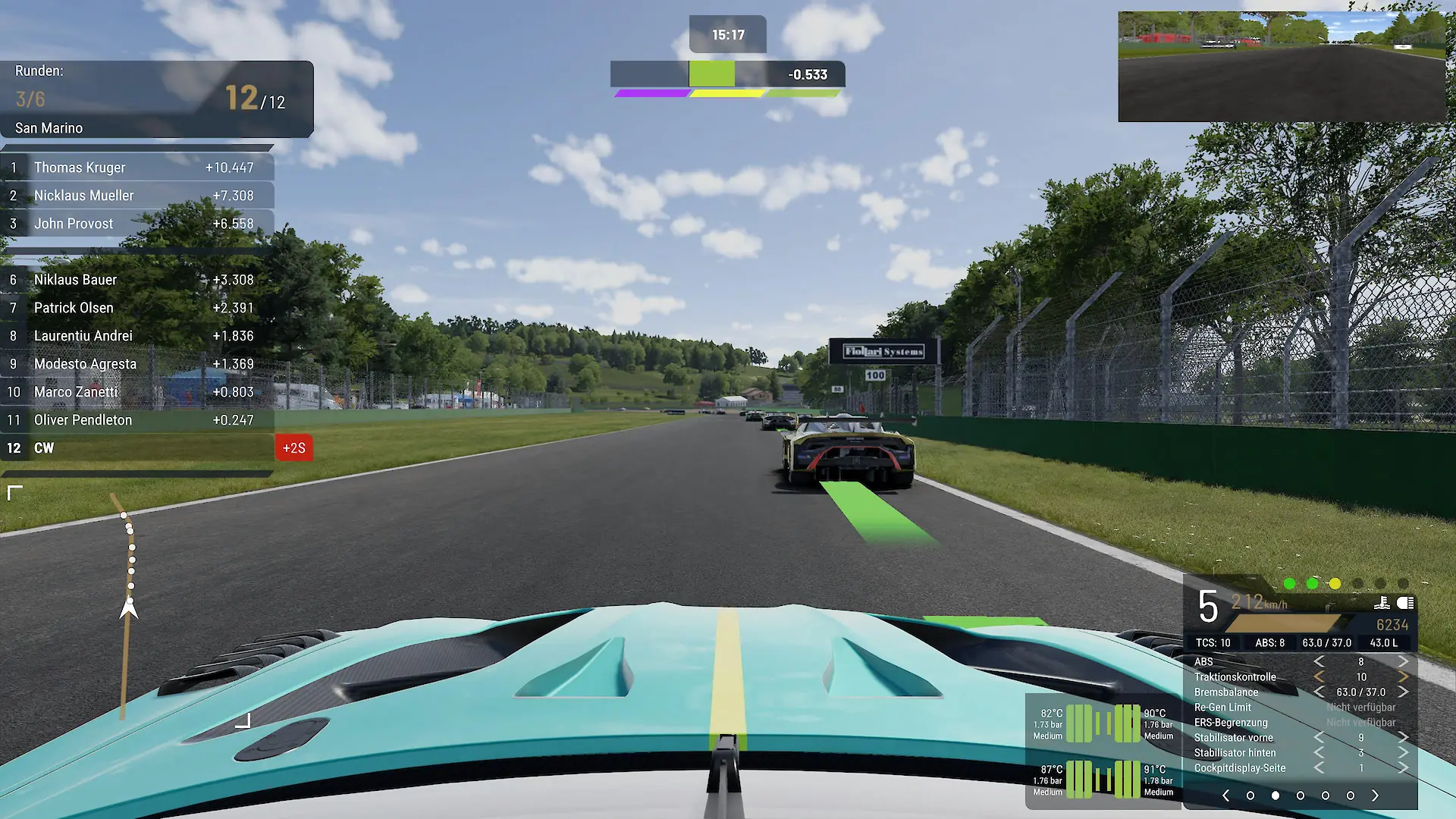This screenshot has height=819, width=1456.
Task: Decrease Stabilisator vorne with left arrow
Action: 1319,738
